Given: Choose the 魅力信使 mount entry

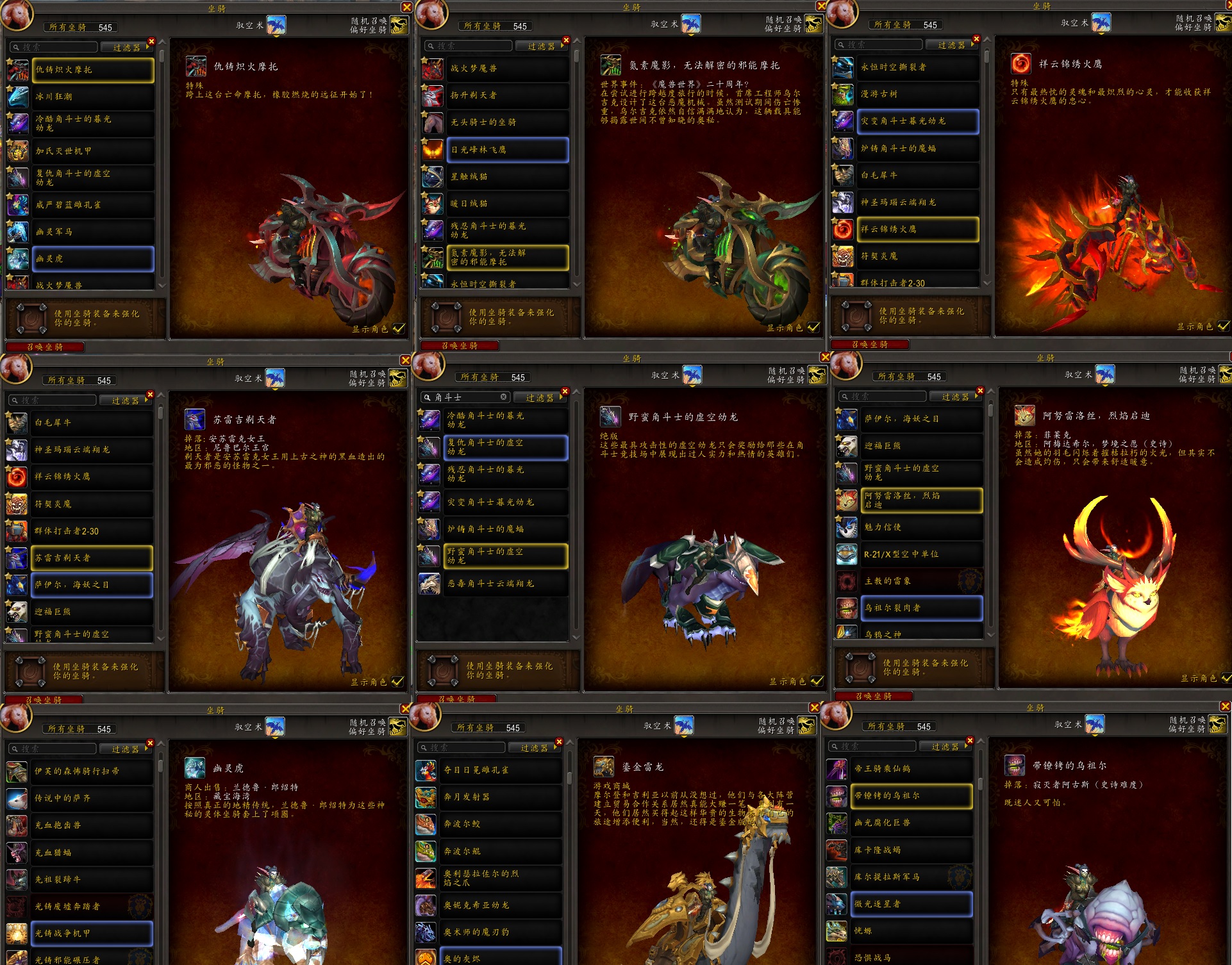Looking at the screenshot, I should tap(922, 527).
